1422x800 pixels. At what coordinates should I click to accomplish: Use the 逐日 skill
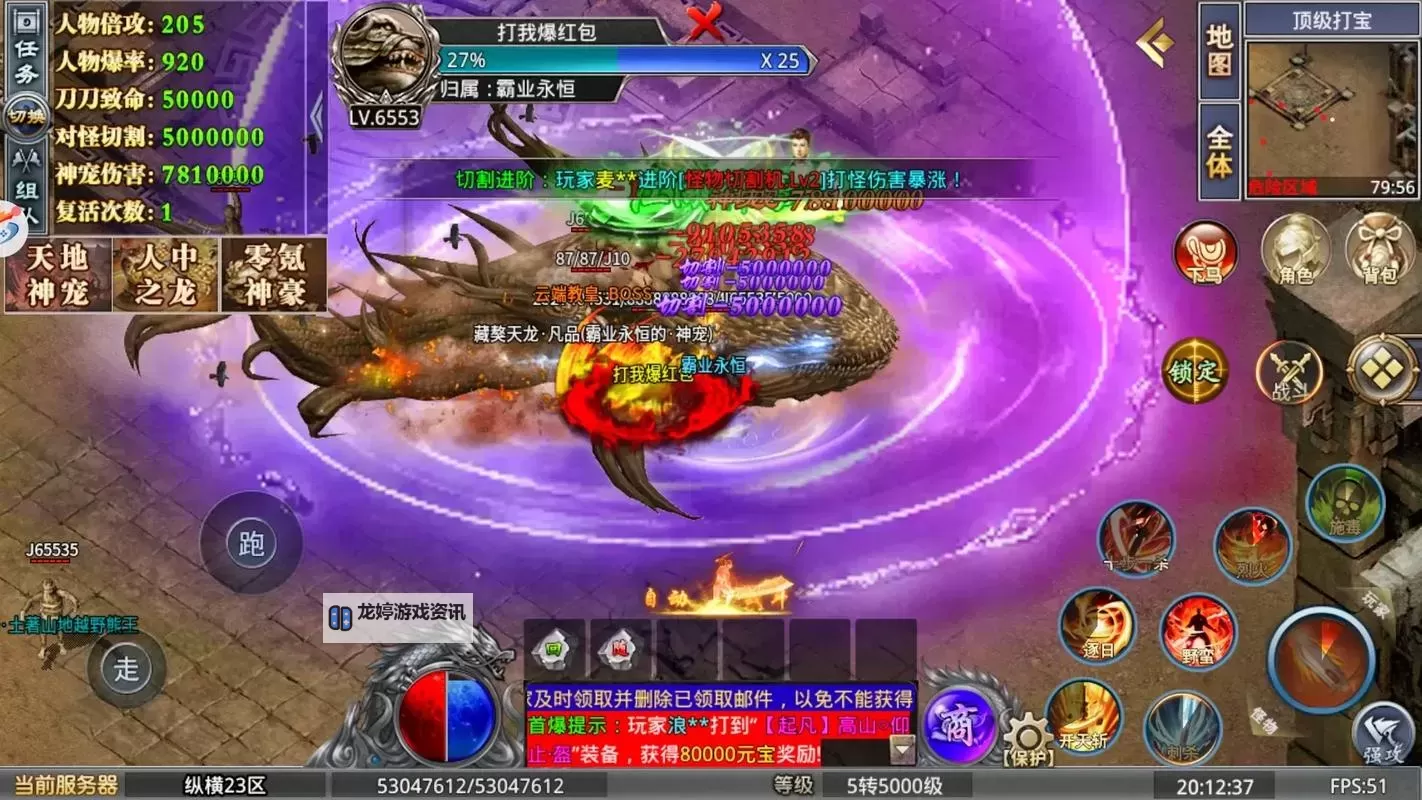tap(1097, 626)
